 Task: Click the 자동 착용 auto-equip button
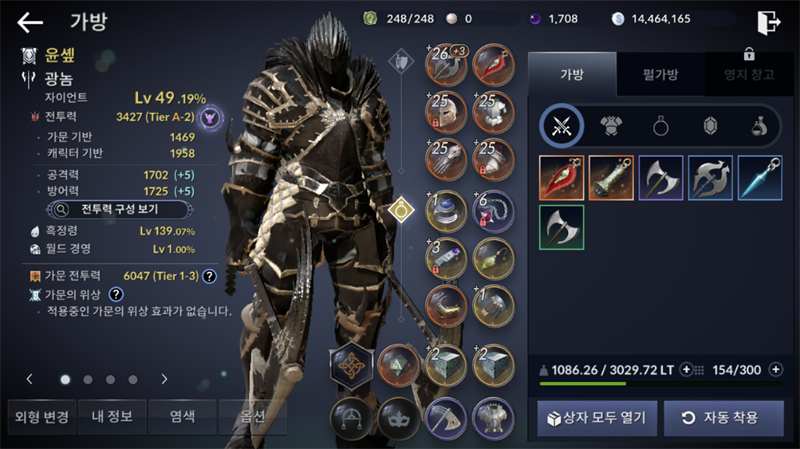(723, 417)
